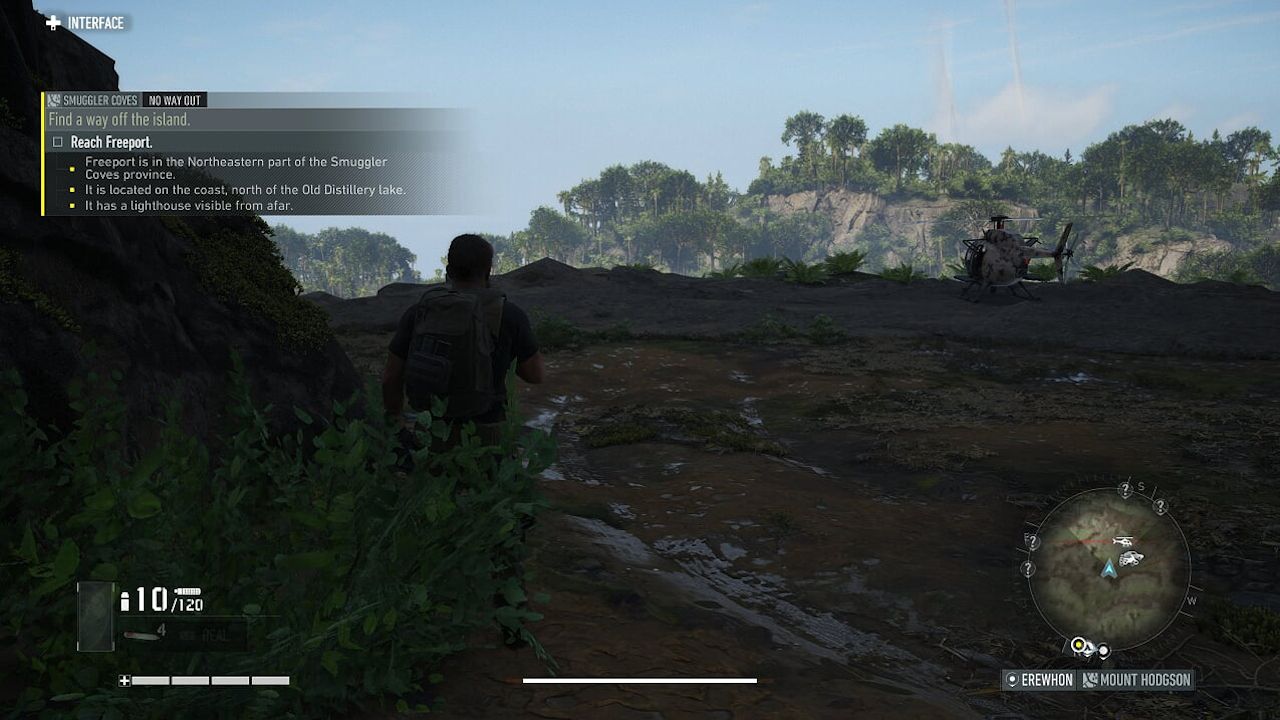Toggle the checkbox next to Reach Freeport
This screenshot has width=1280, height=720.
(x=58, y=140)
